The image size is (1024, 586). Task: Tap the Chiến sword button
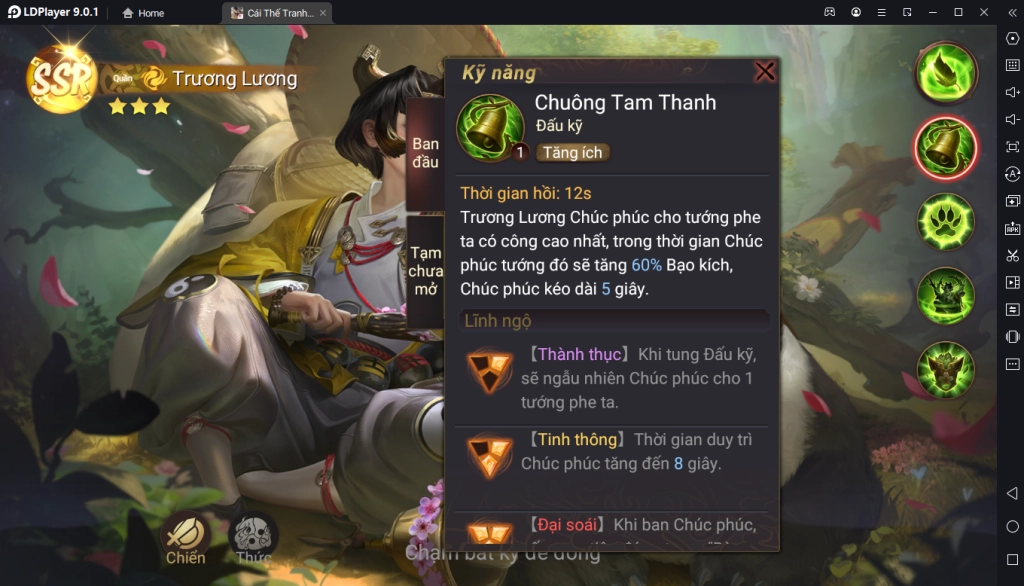tap(185, 538)
